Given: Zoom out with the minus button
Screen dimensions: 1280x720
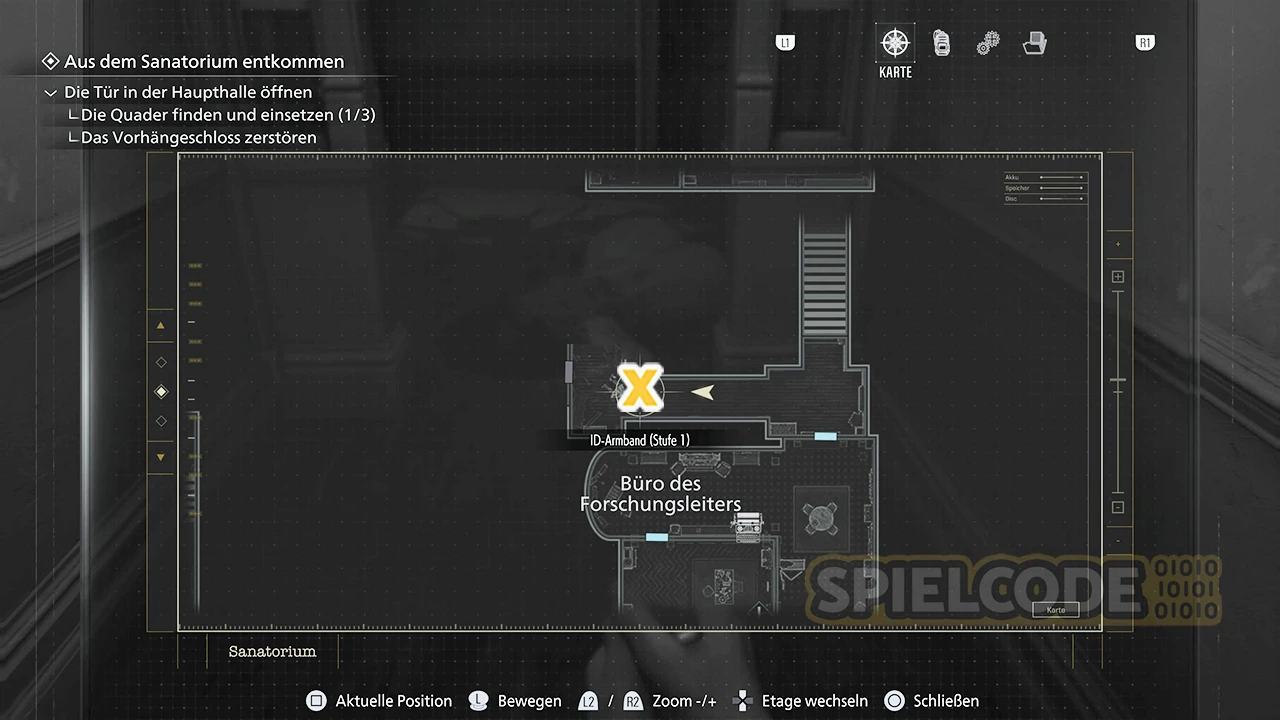Looking at the screenshot, I should pyautogui.click(x=1118, y=507).
